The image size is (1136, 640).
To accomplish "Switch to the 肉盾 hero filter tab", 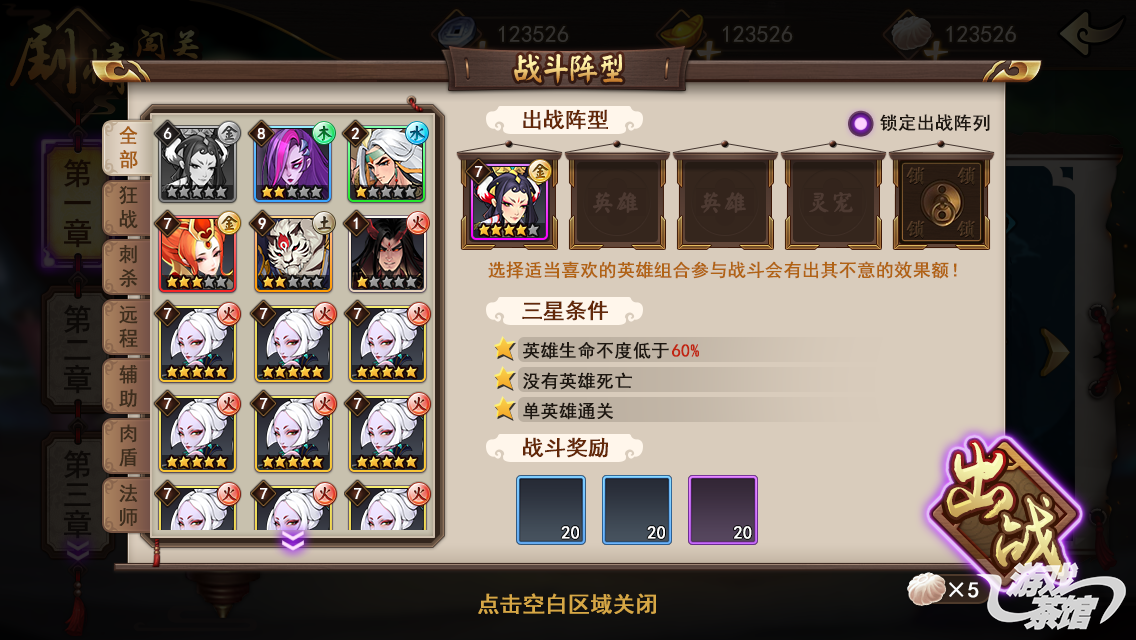I will coord(128,446).
